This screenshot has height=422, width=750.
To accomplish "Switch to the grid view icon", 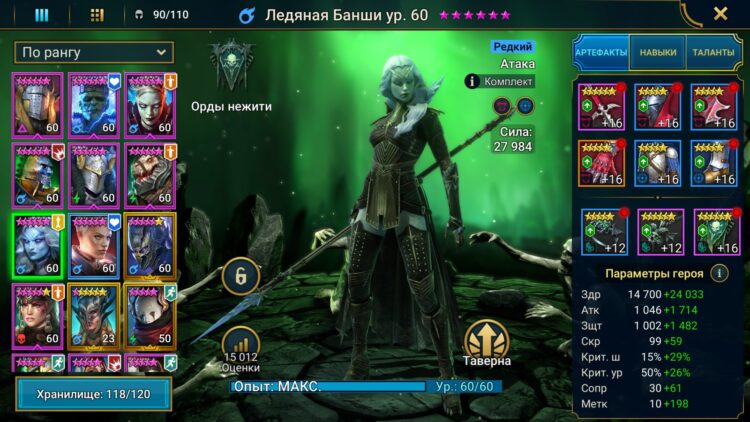I will tap(97, 15).
